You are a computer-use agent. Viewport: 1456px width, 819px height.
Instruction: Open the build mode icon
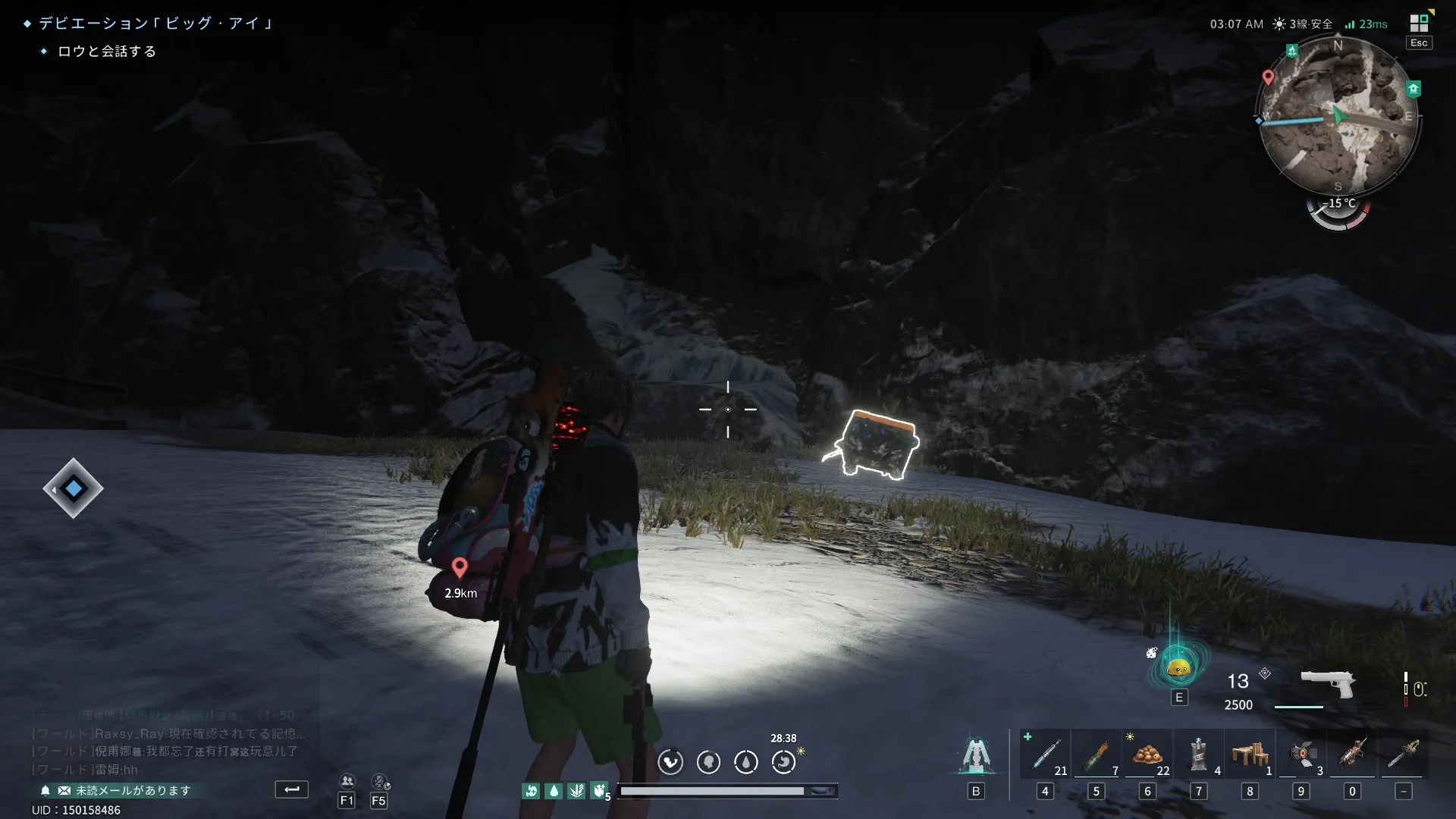pos(976,755)
